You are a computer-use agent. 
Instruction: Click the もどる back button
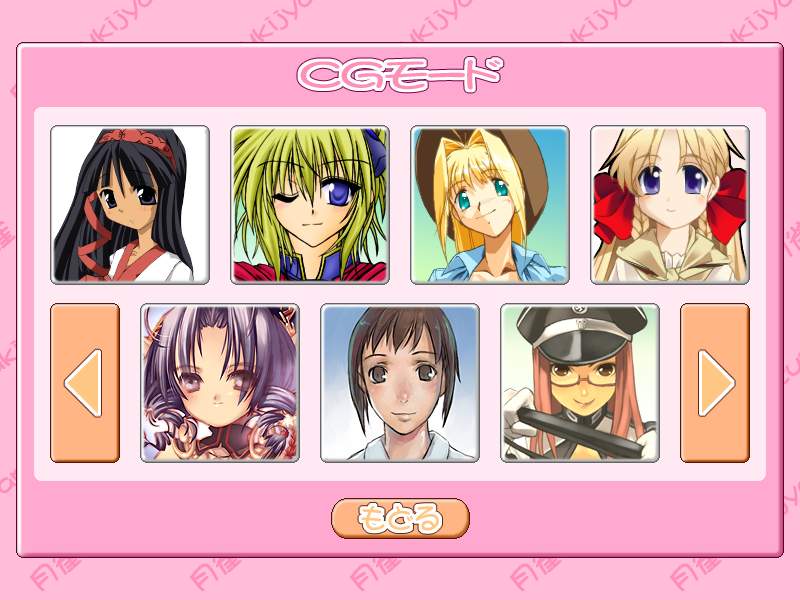coord(400,518)
